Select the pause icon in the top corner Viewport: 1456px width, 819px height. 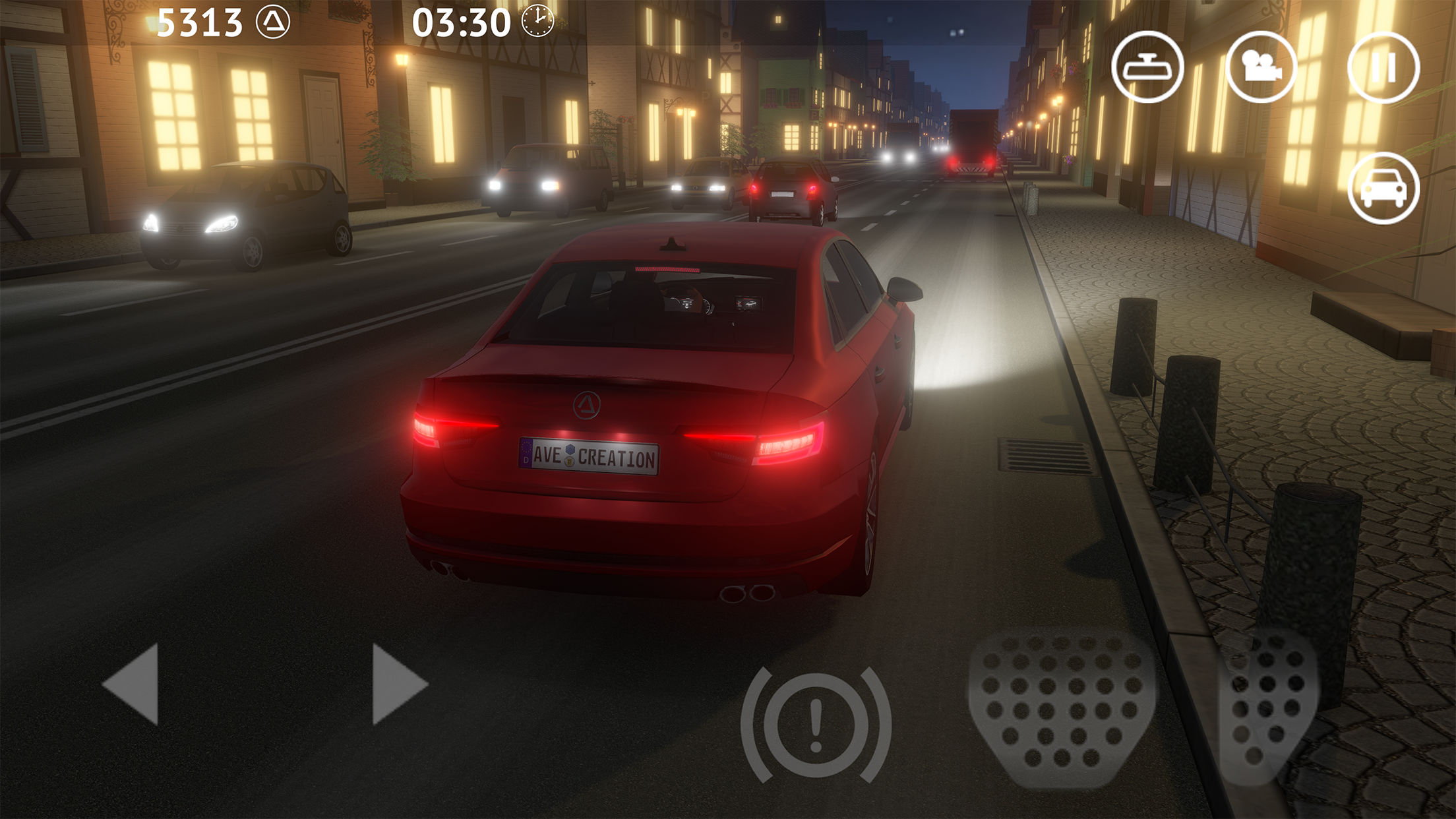click(x=1383, y=68)
